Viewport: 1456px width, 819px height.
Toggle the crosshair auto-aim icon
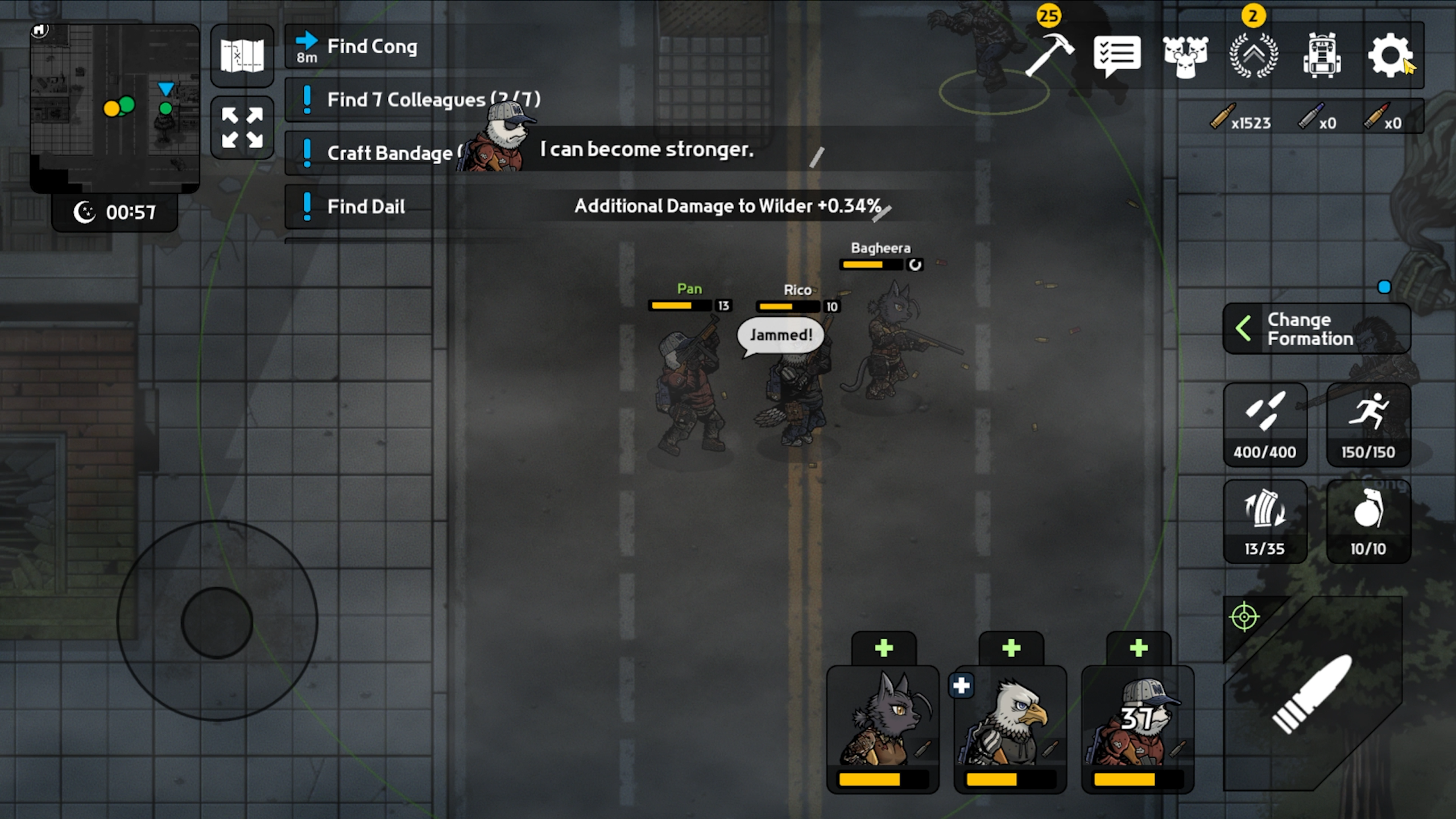pos(1246,616)
